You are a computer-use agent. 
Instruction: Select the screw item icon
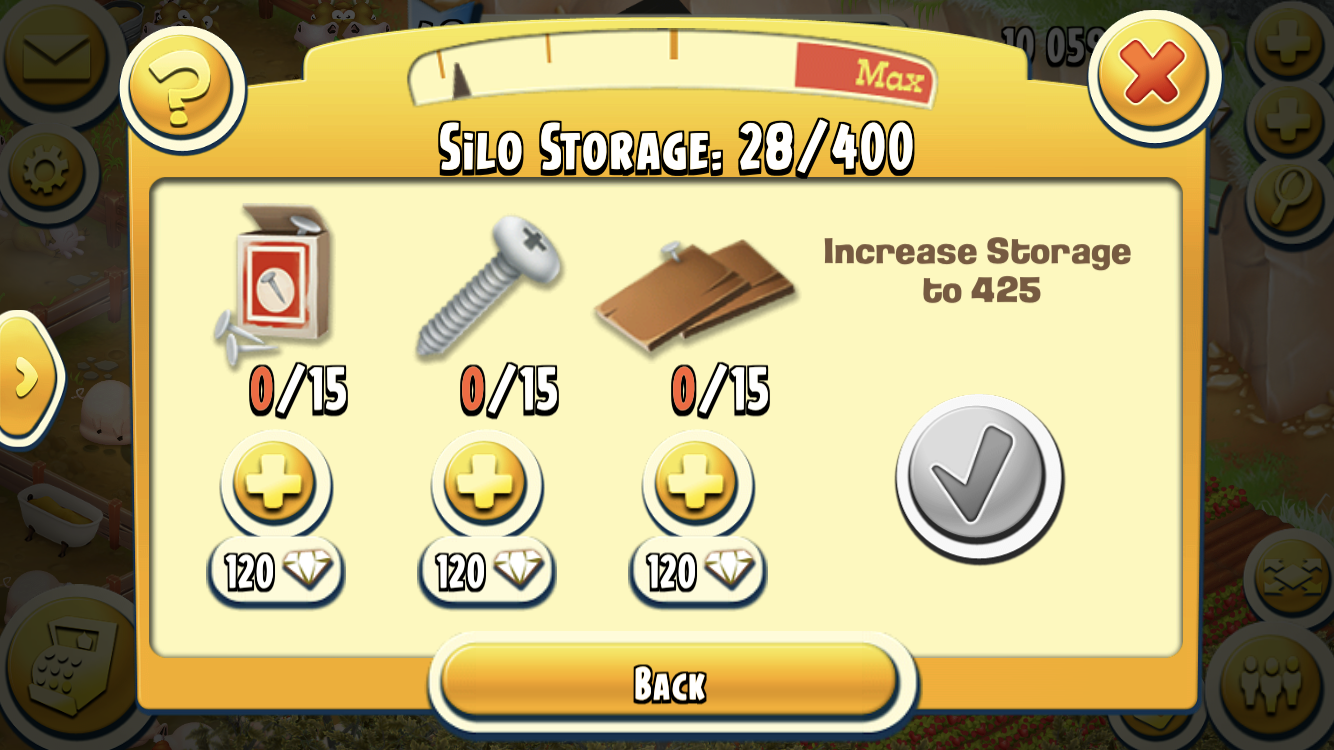pyautogui.click(x=488, y=285)
